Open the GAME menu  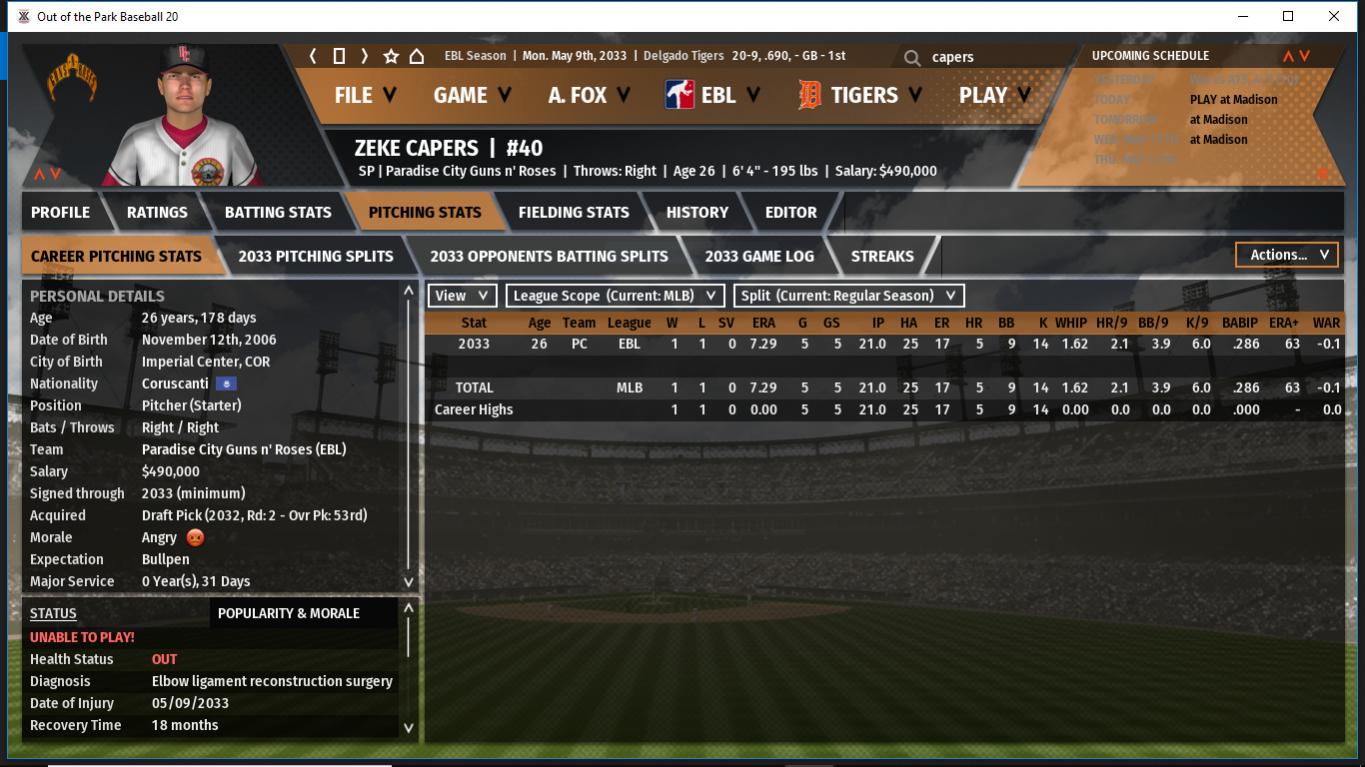(471, 95)
